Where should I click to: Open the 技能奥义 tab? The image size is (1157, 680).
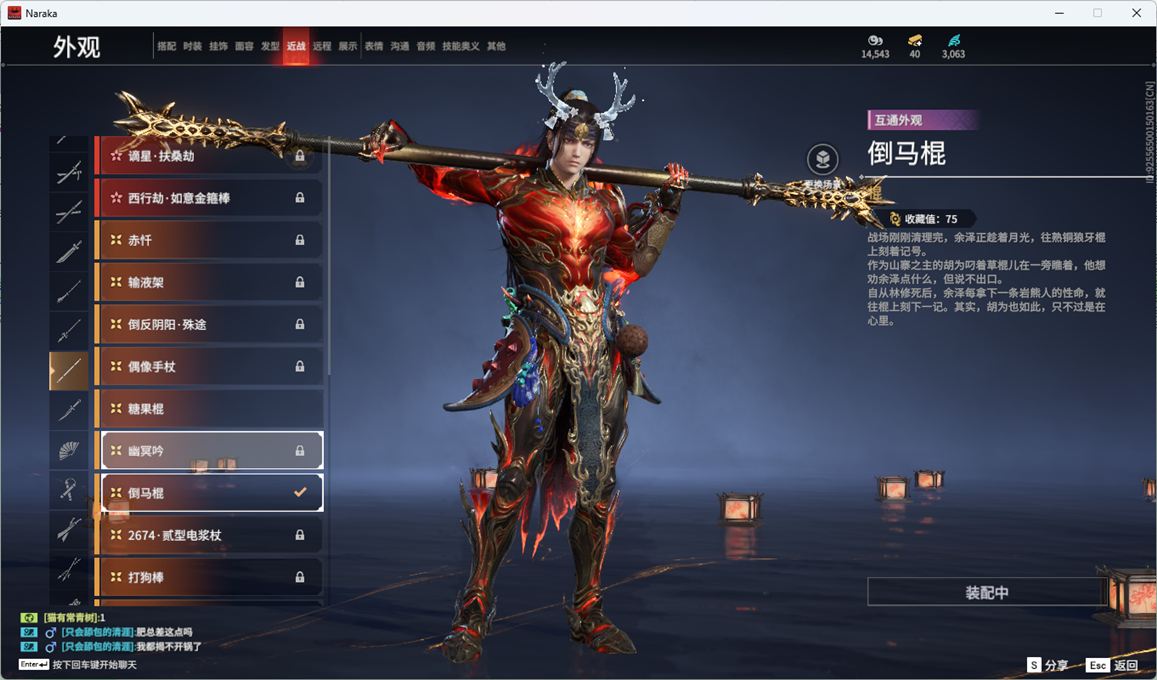[461, 46]
